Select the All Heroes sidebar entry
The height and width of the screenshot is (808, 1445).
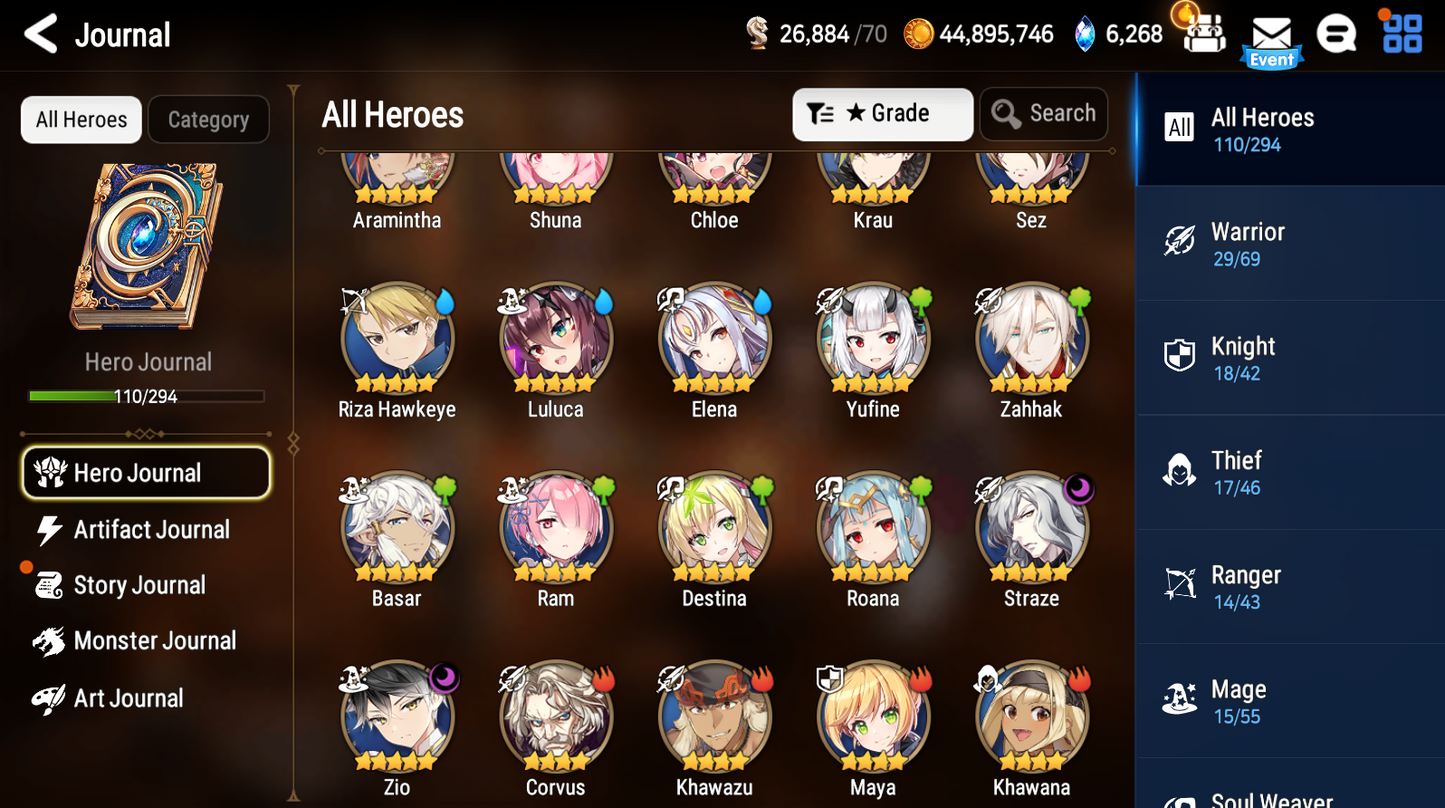[x=1290, y=129]
